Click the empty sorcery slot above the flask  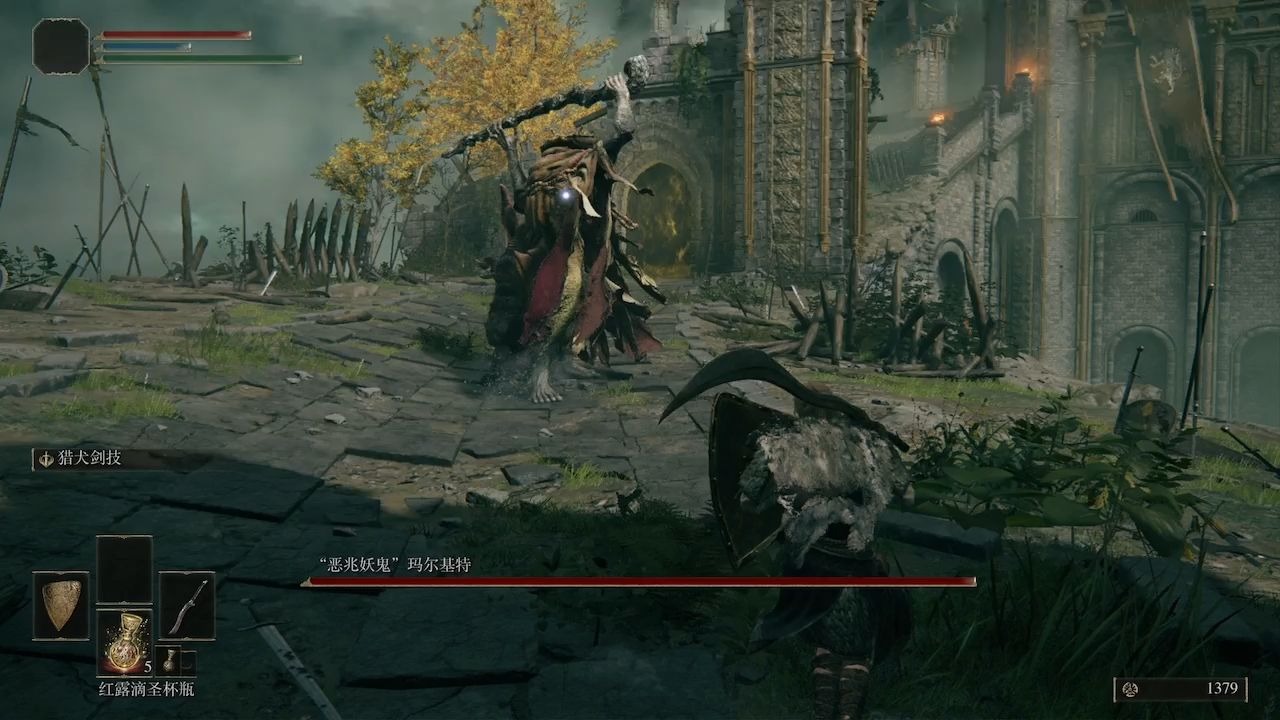pos(125,567)
